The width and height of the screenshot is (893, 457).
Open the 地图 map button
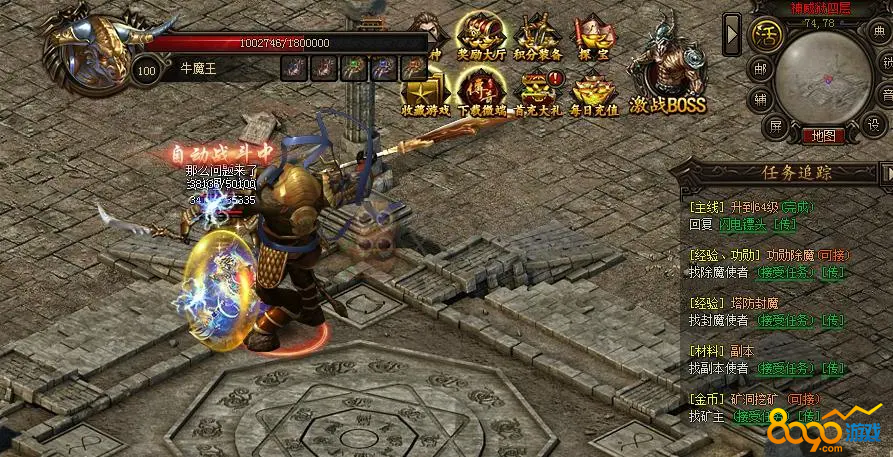tap(823, 135)
